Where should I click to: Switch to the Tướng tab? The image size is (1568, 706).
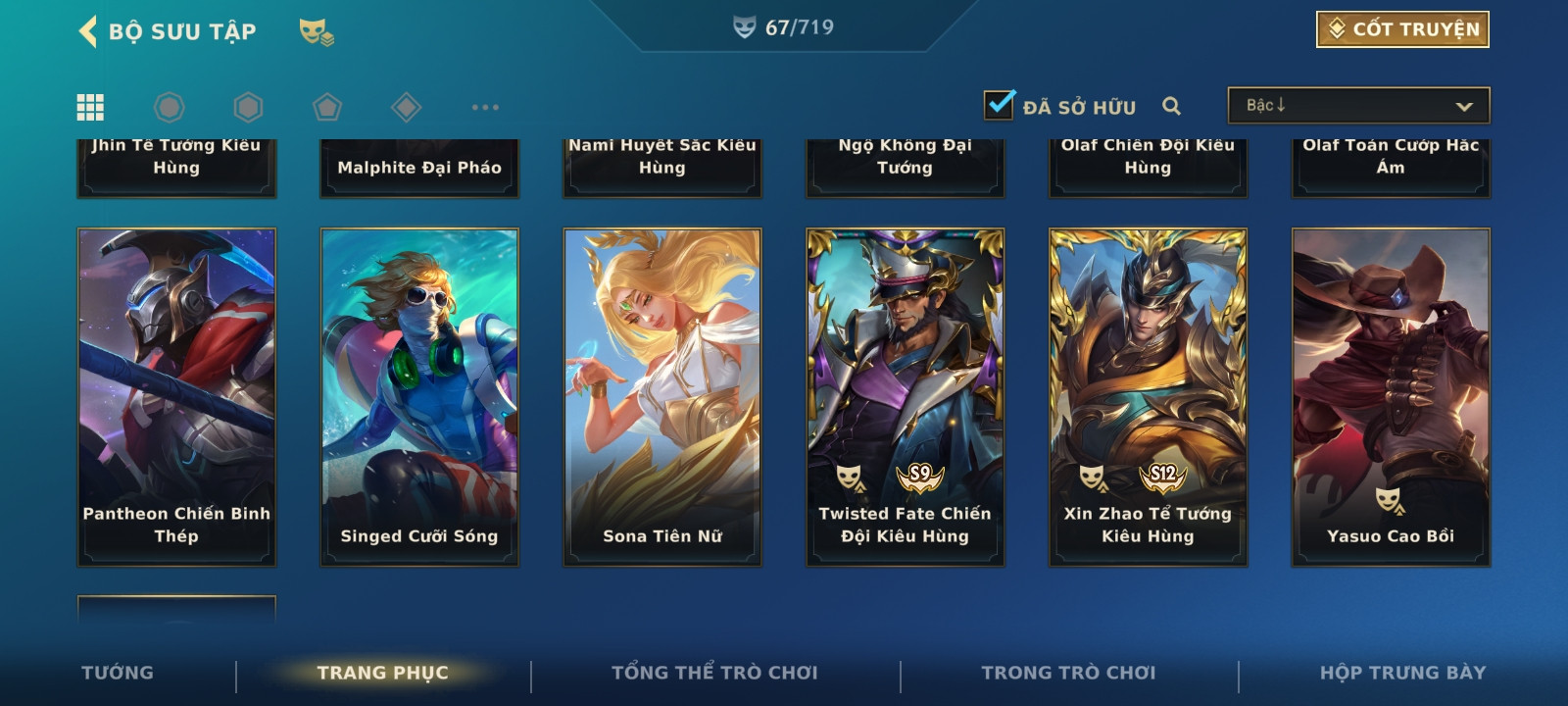118,673
